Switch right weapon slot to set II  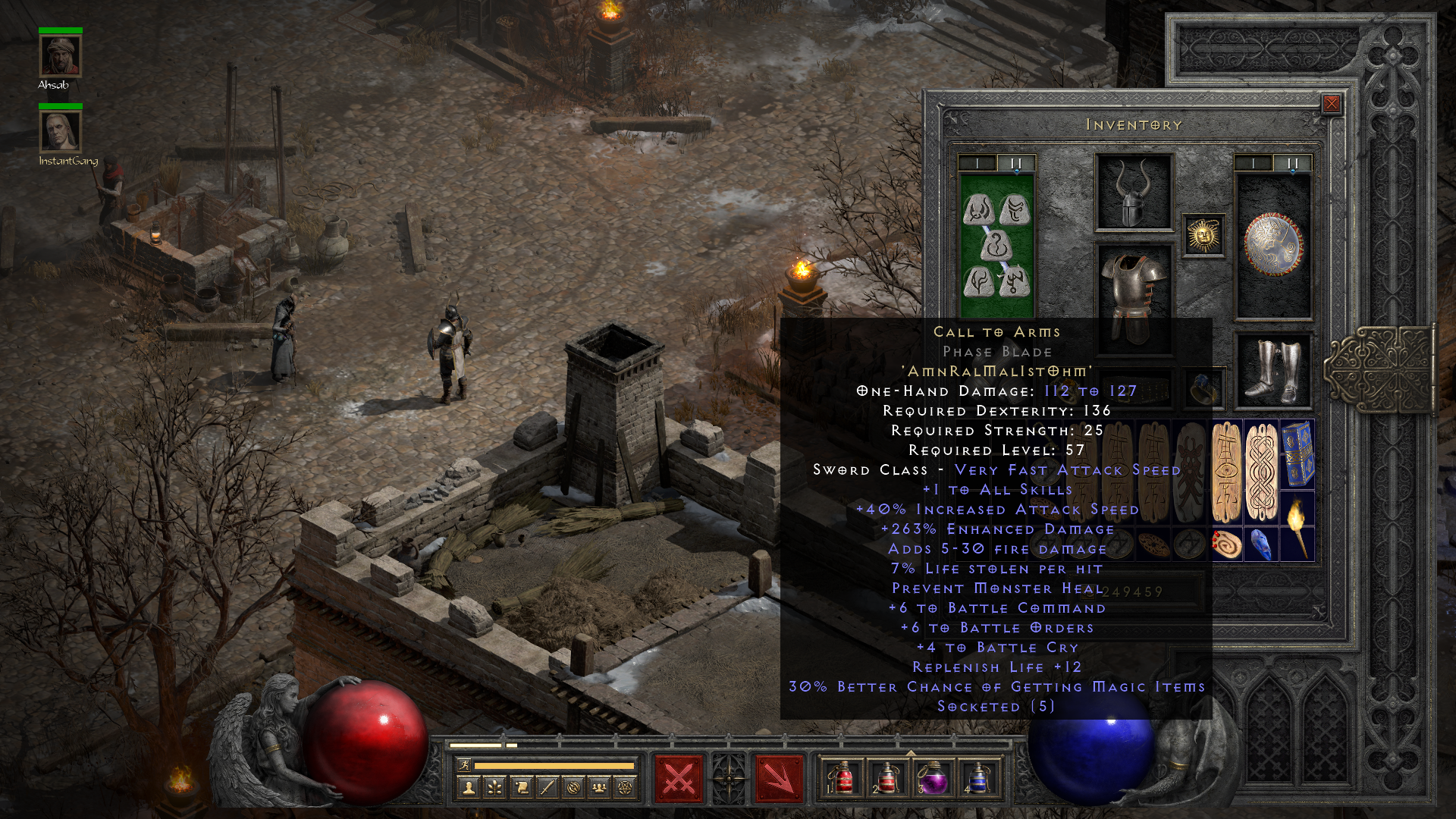click(1292, 162)
